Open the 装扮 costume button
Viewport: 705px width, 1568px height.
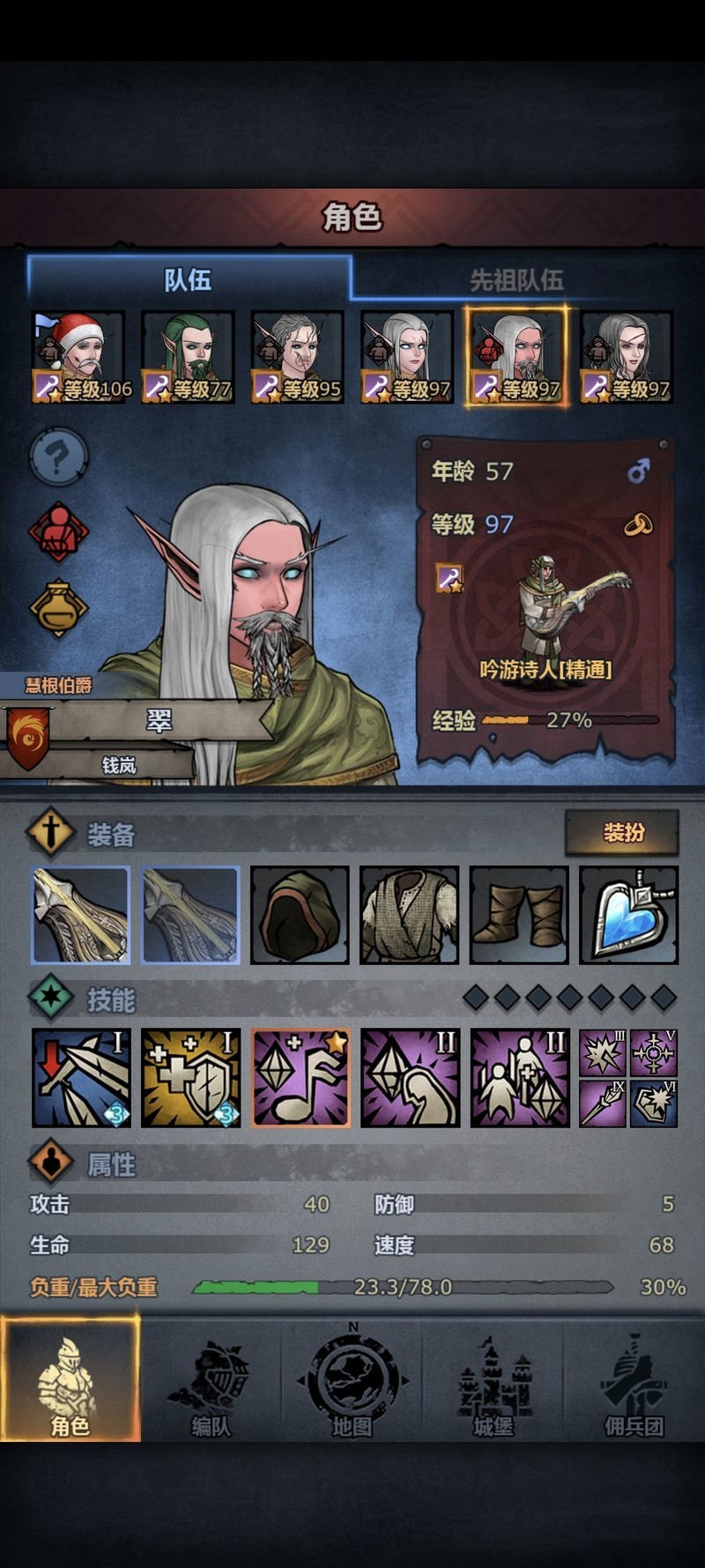[x=622, y=832]
